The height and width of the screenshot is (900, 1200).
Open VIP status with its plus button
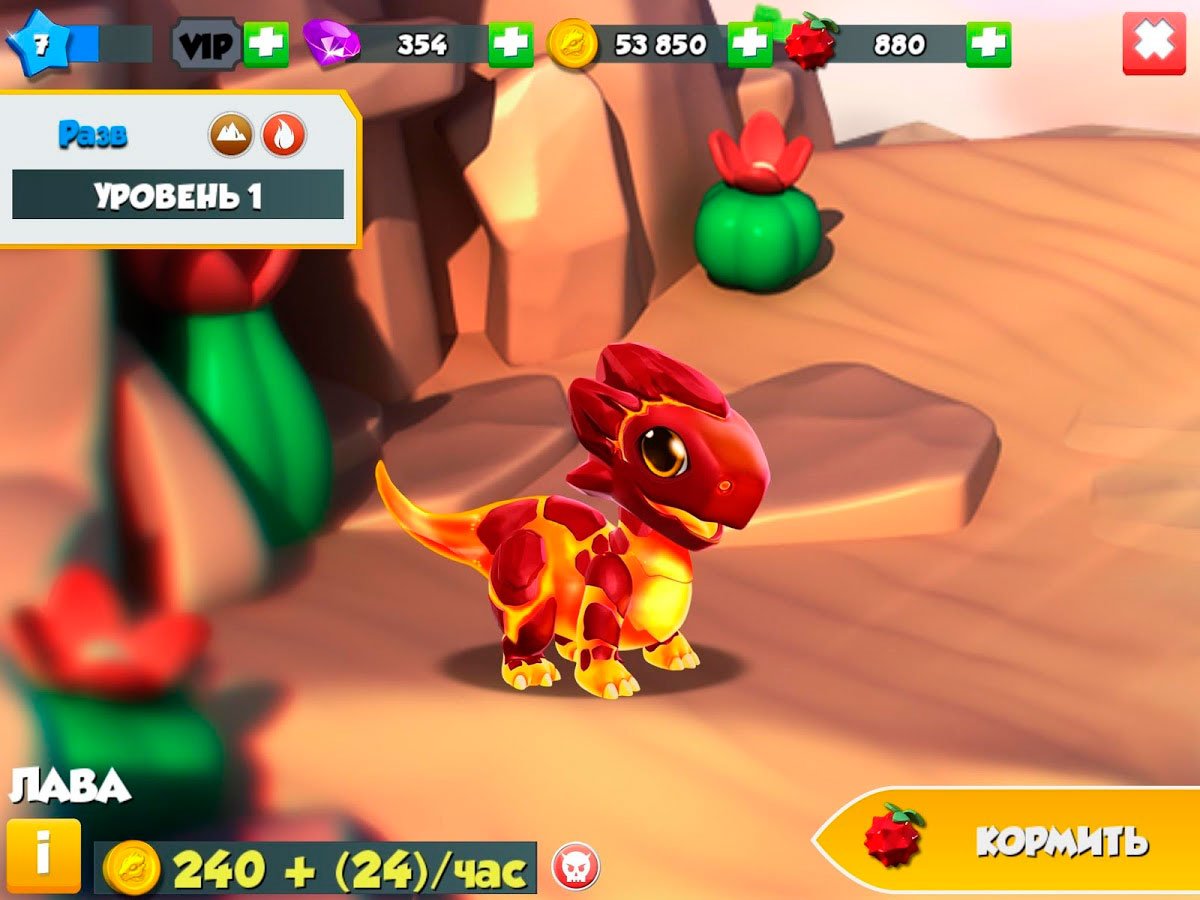click(x=266, y=44)
